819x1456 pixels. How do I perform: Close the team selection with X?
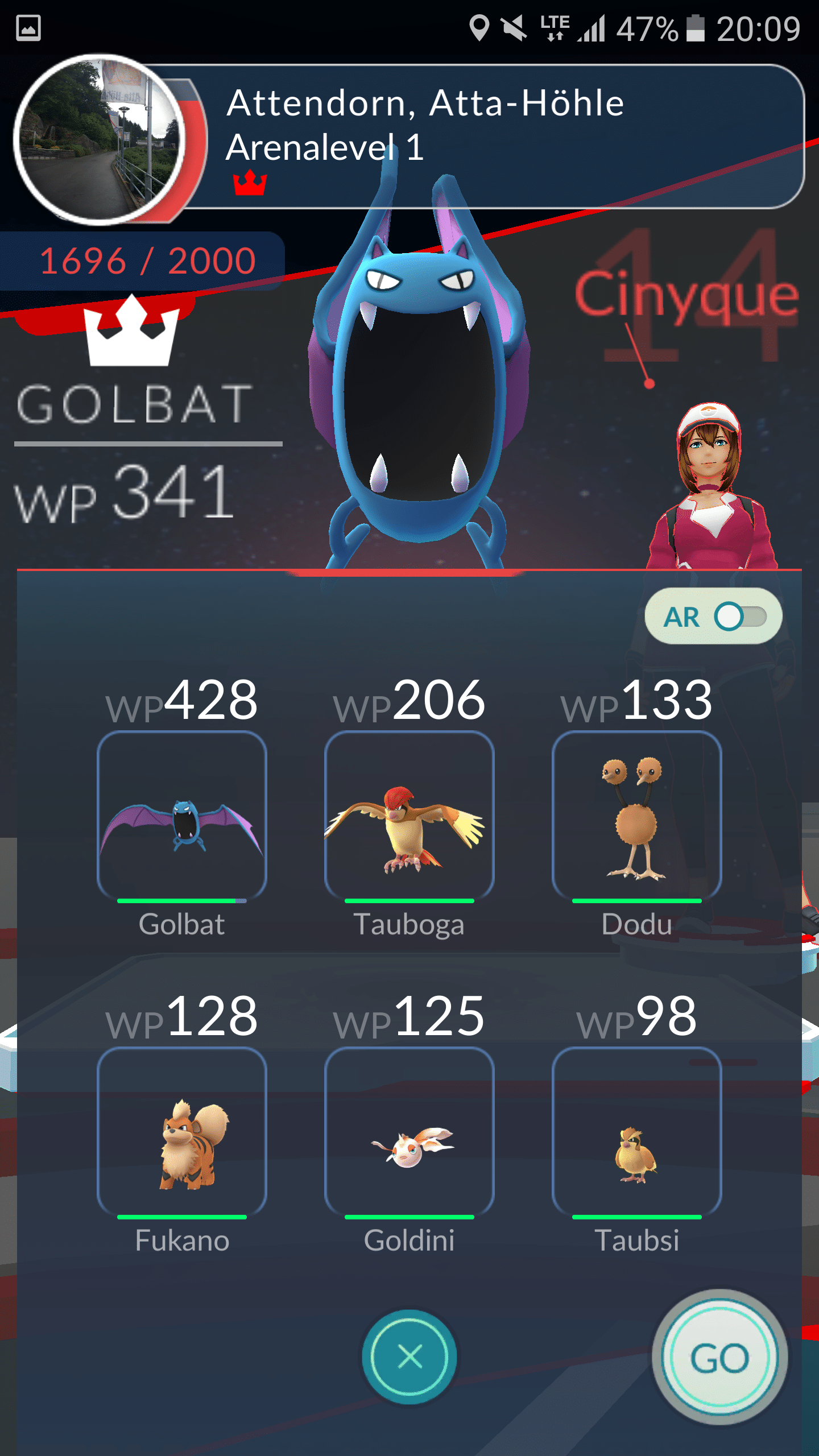click(x=409, y=1356)
